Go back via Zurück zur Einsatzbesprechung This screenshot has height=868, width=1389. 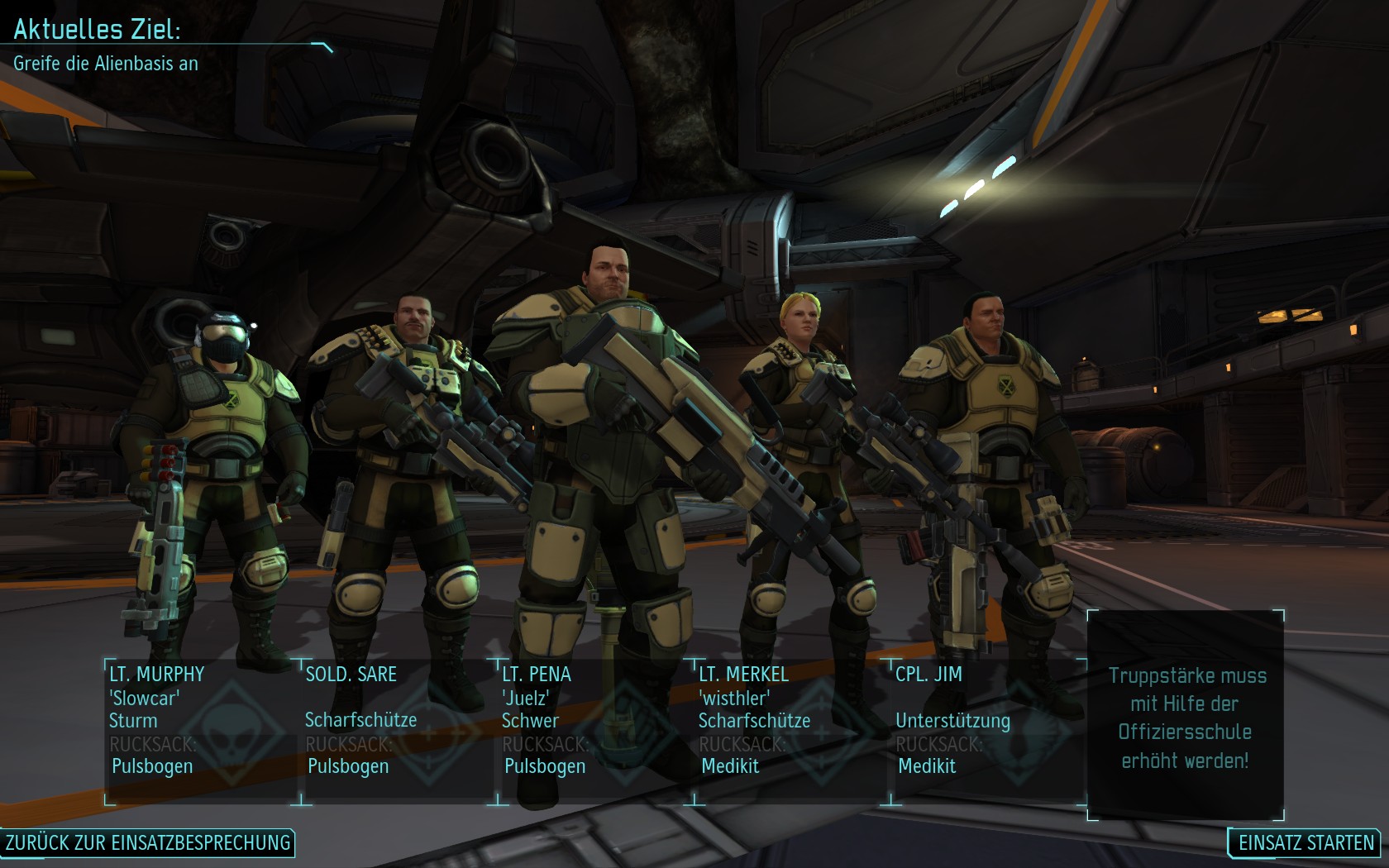pos(148,842)
